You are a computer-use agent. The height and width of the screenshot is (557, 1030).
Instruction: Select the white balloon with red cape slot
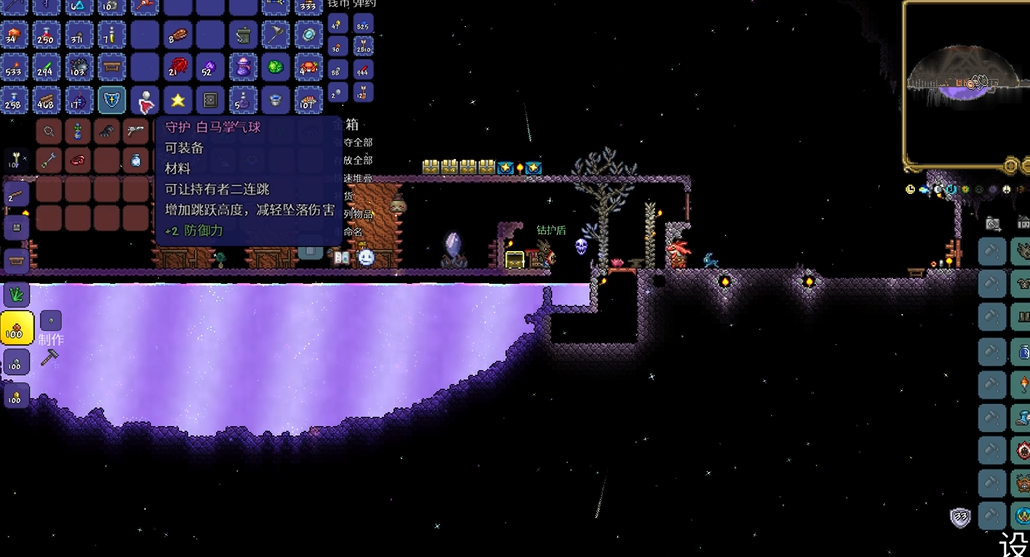tap(145, 100)
